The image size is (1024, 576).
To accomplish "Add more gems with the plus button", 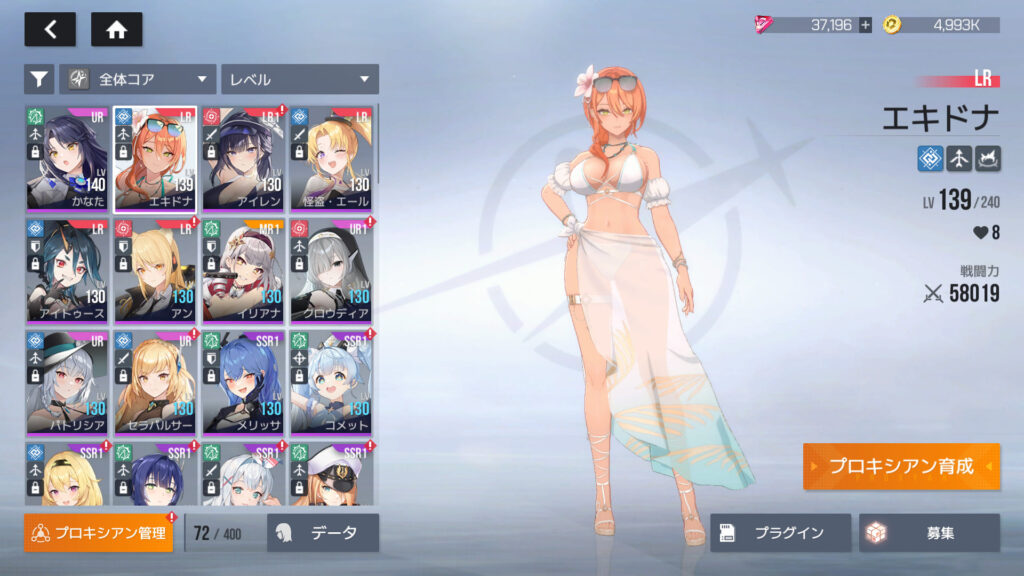I will [865, 25].
